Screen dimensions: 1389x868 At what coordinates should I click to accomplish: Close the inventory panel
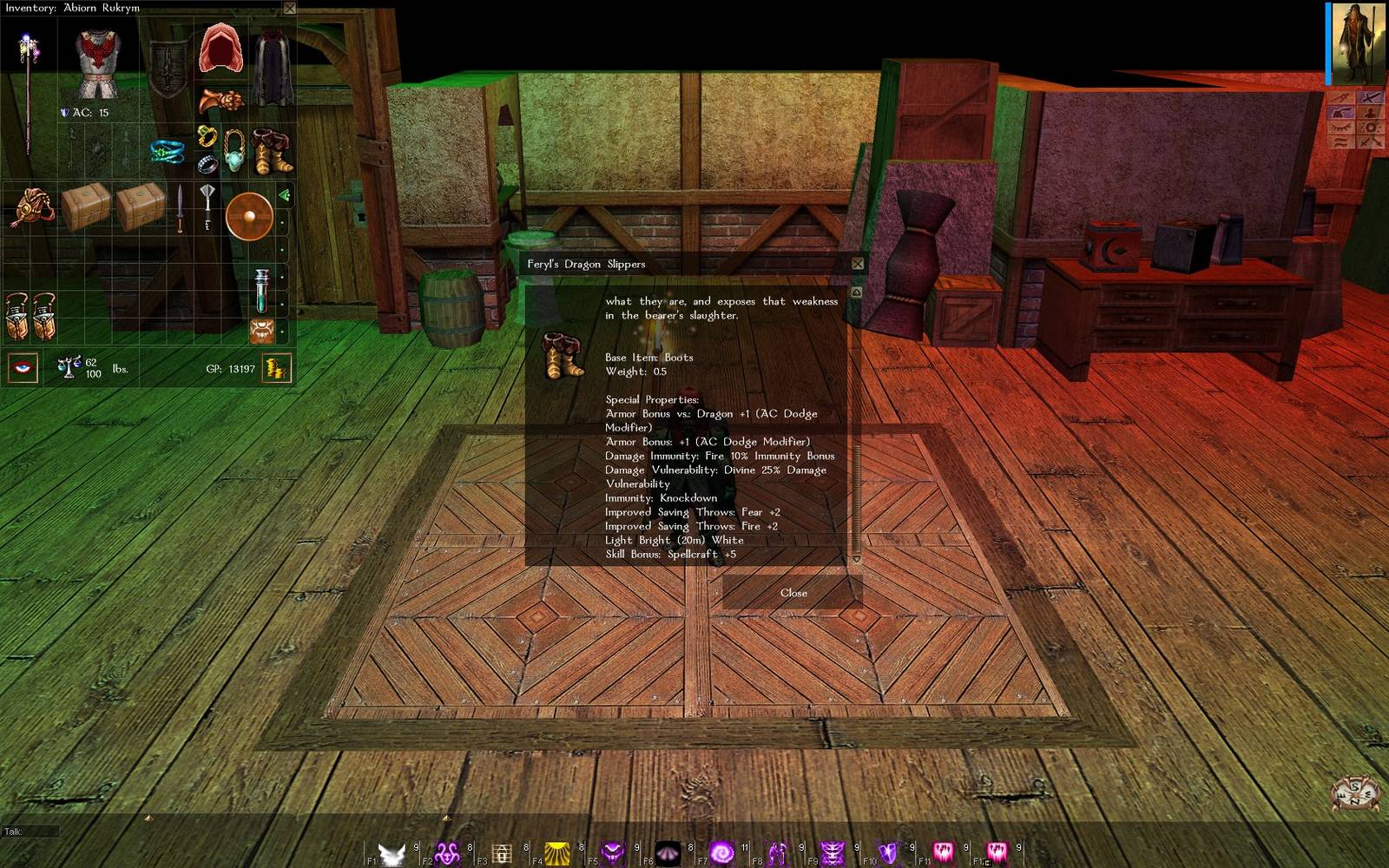pos(290,8)
